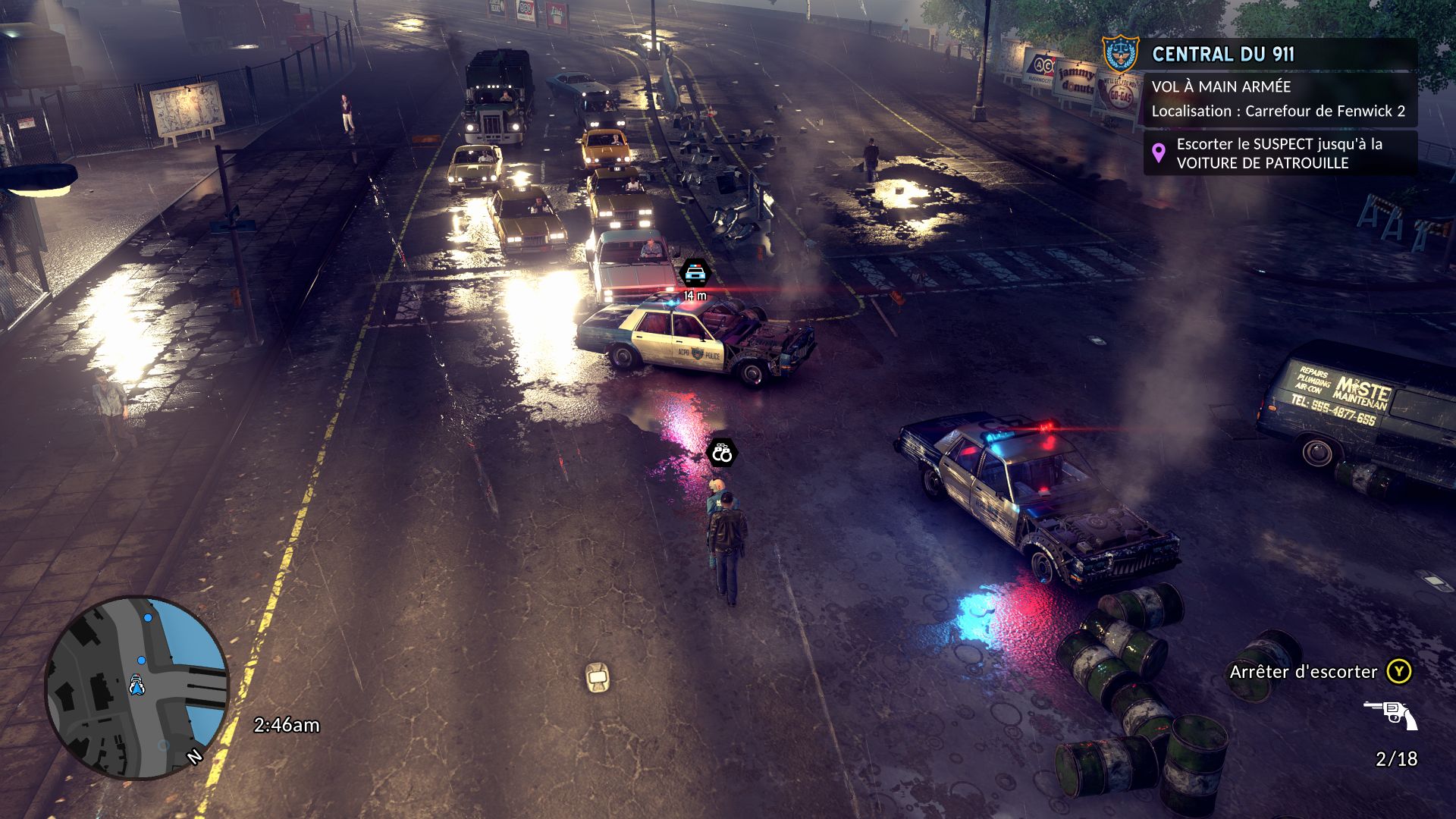Click the police badge emblem icon
The height and width of the screenshot is (819, 1456).
(1120, 53)
